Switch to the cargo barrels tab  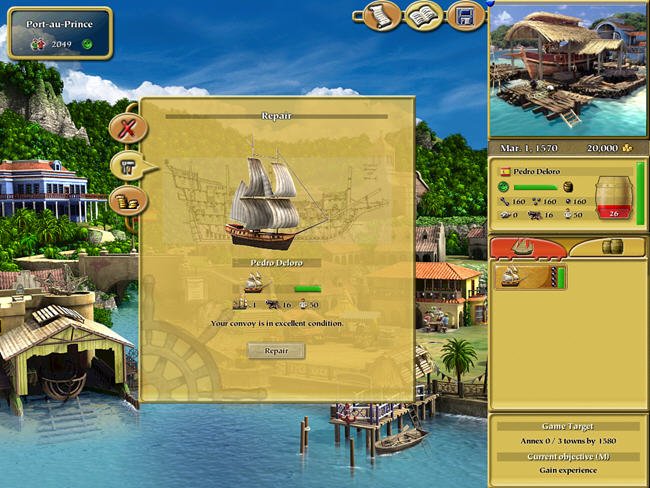(610, 246)
